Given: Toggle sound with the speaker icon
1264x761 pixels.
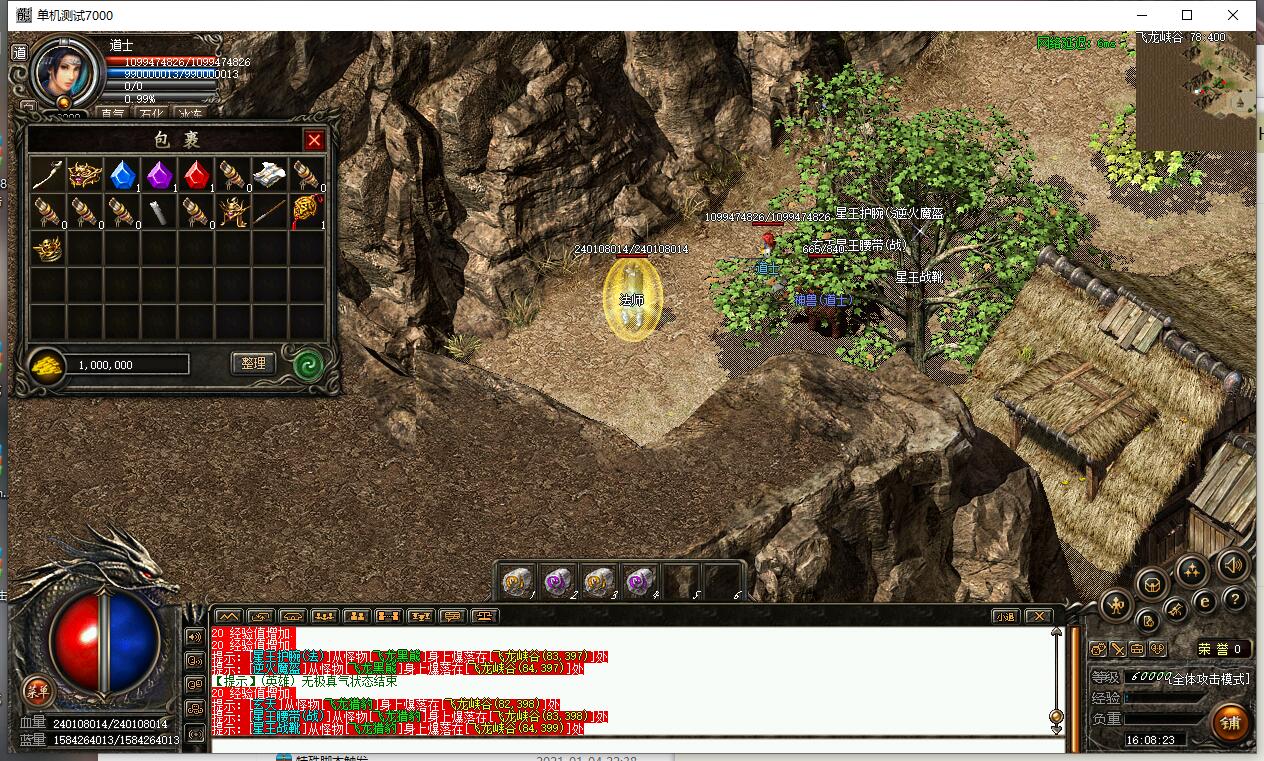Looking at the screenshot, I should 1233,566.
